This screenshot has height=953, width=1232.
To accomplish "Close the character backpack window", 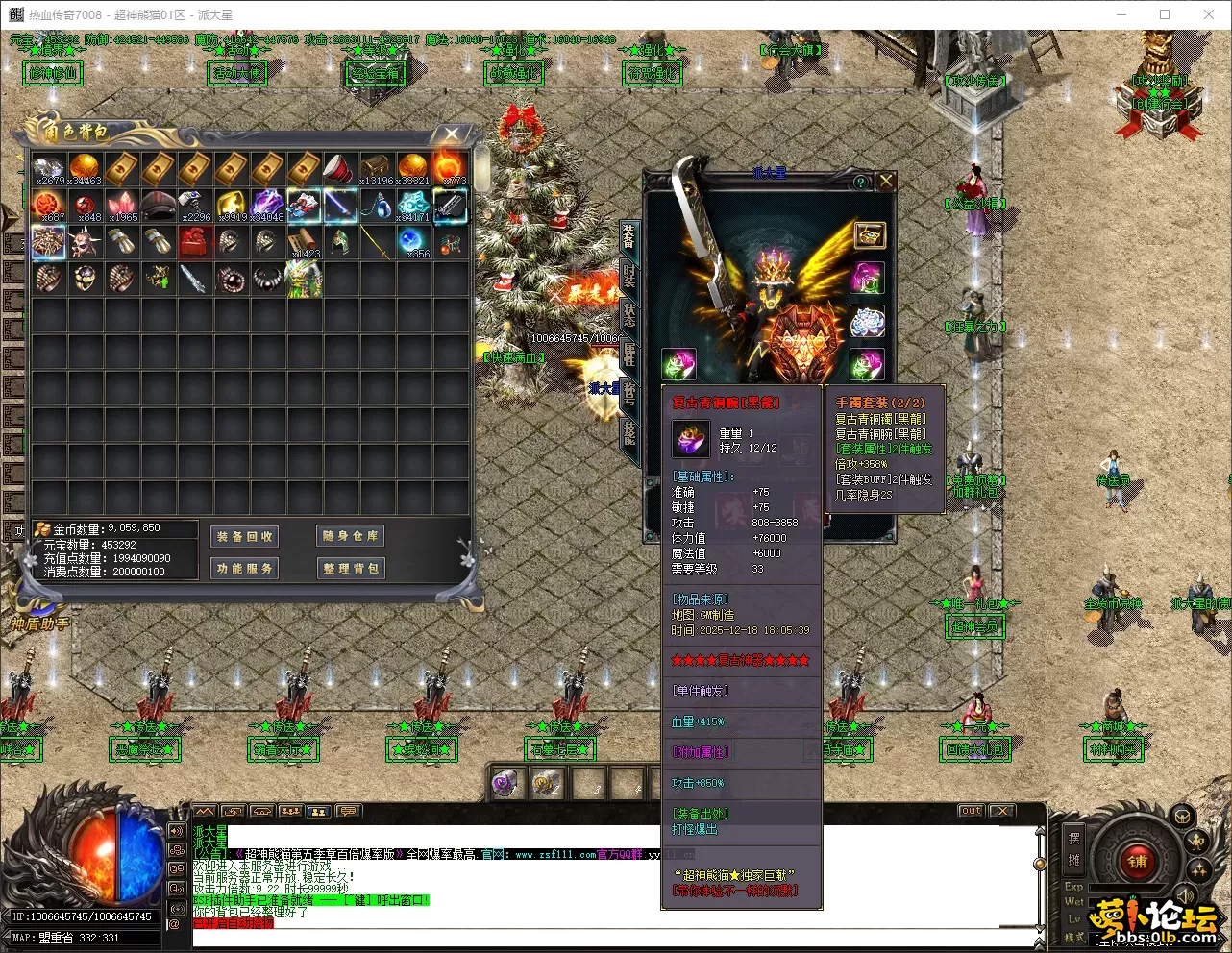I will point(452,134).
